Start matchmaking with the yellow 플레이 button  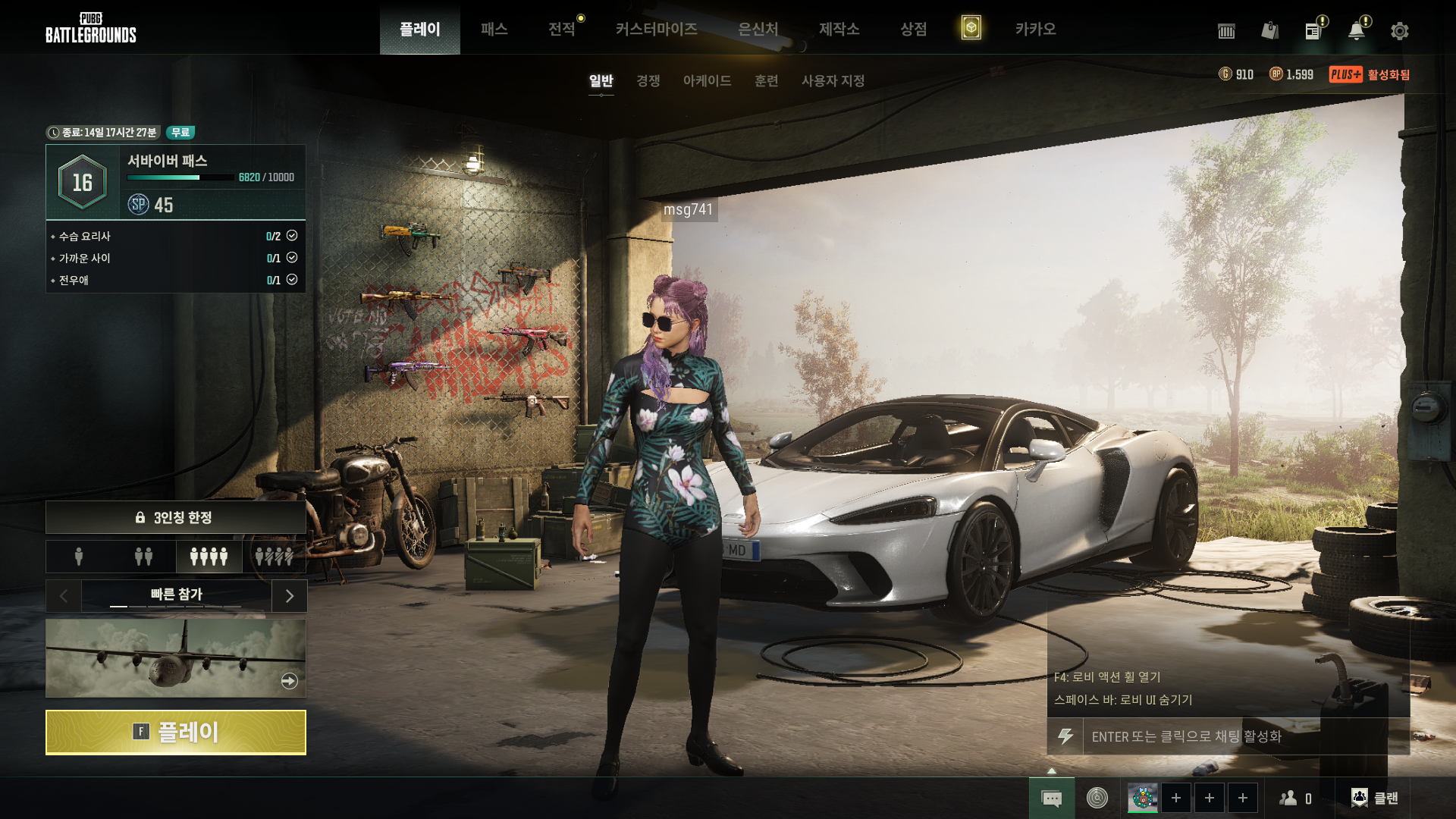tap(176, 733)
